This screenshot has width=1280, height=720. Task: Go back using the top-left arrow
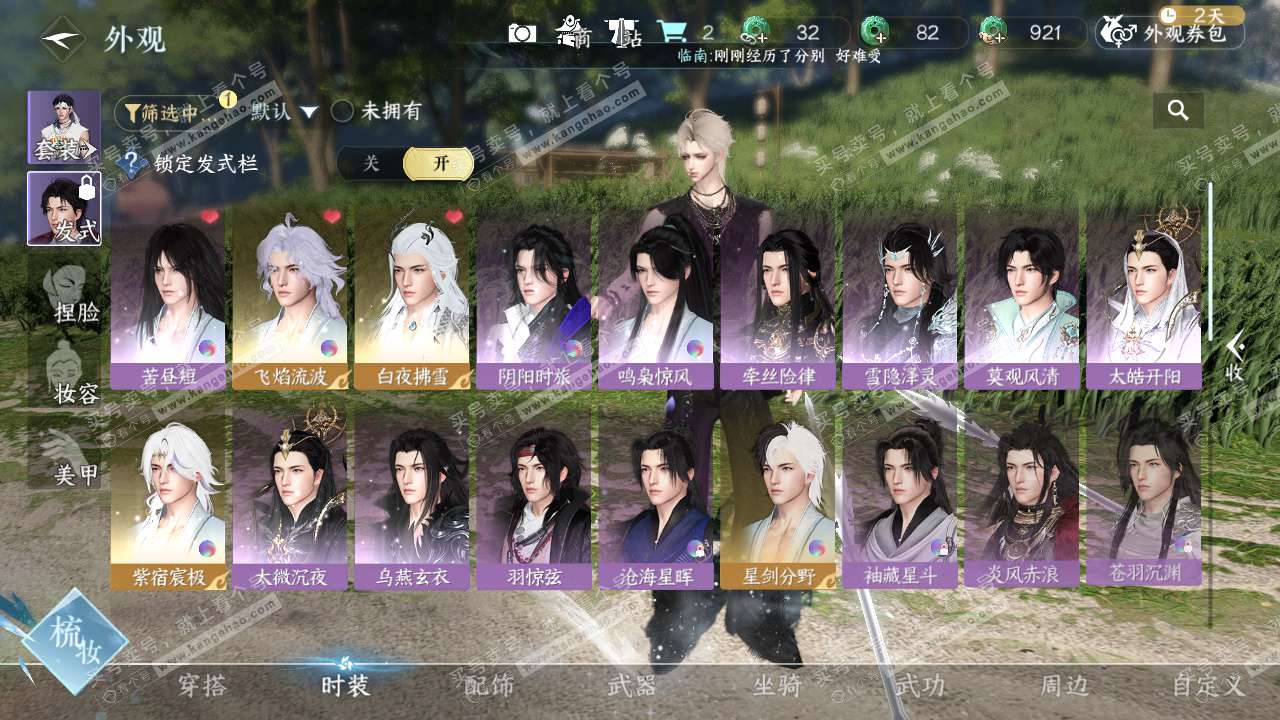pos(63,39)
